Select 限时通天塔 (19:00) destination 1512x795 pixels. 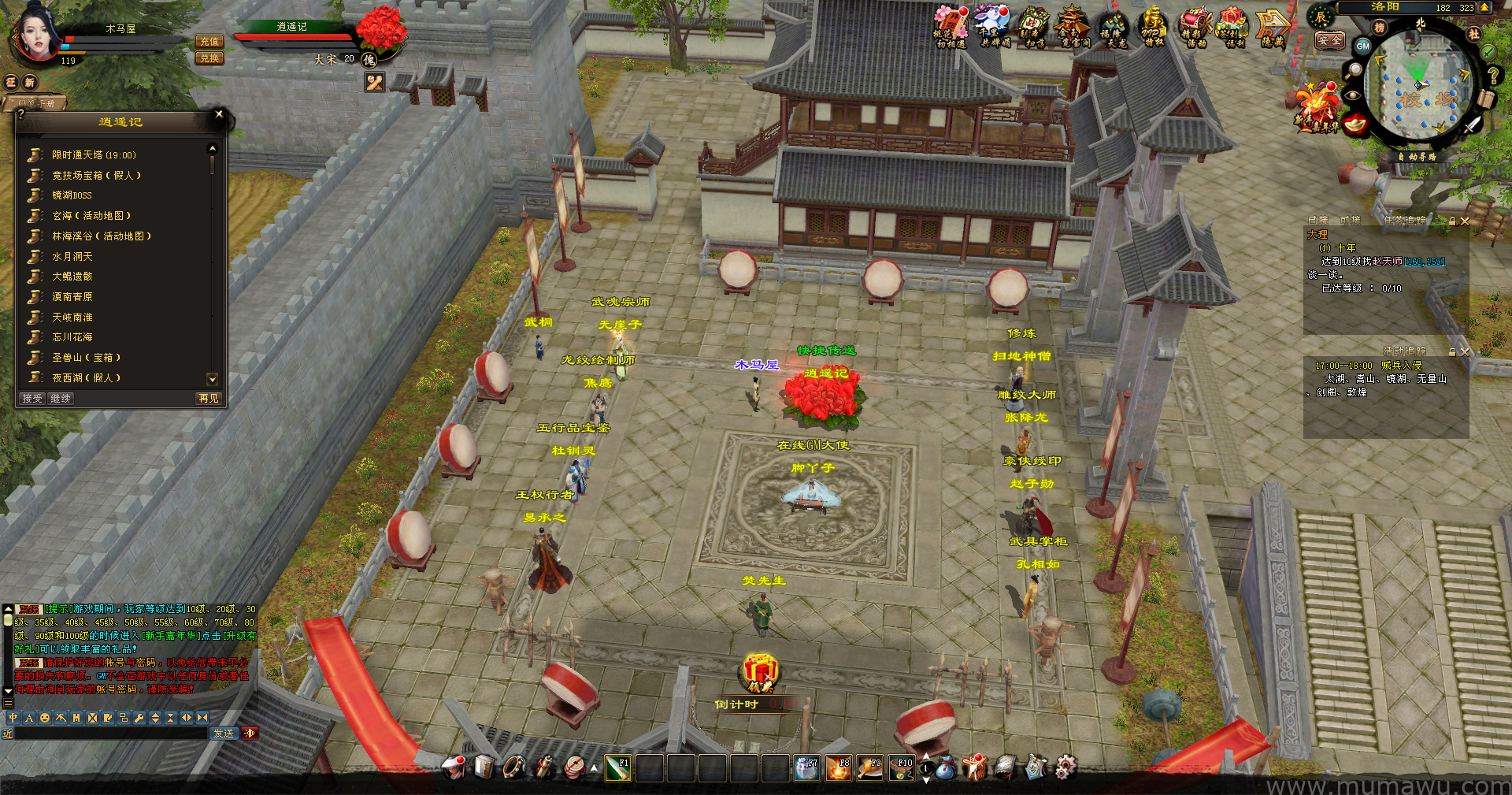pyautogui.click(x=94, y=155)
